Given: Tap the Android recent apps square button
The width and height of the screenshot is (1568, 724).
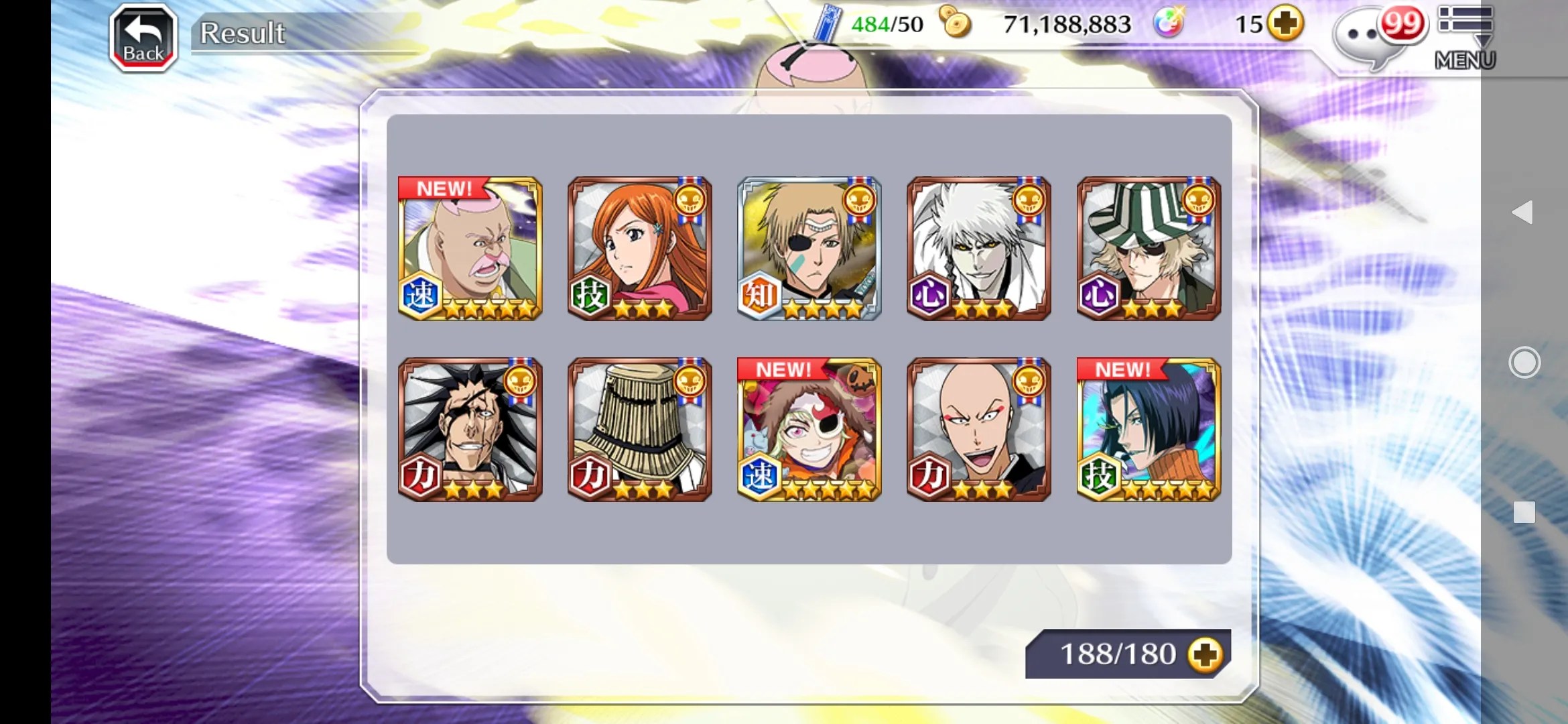Looking at the screenshot, I should [1524, 512].
